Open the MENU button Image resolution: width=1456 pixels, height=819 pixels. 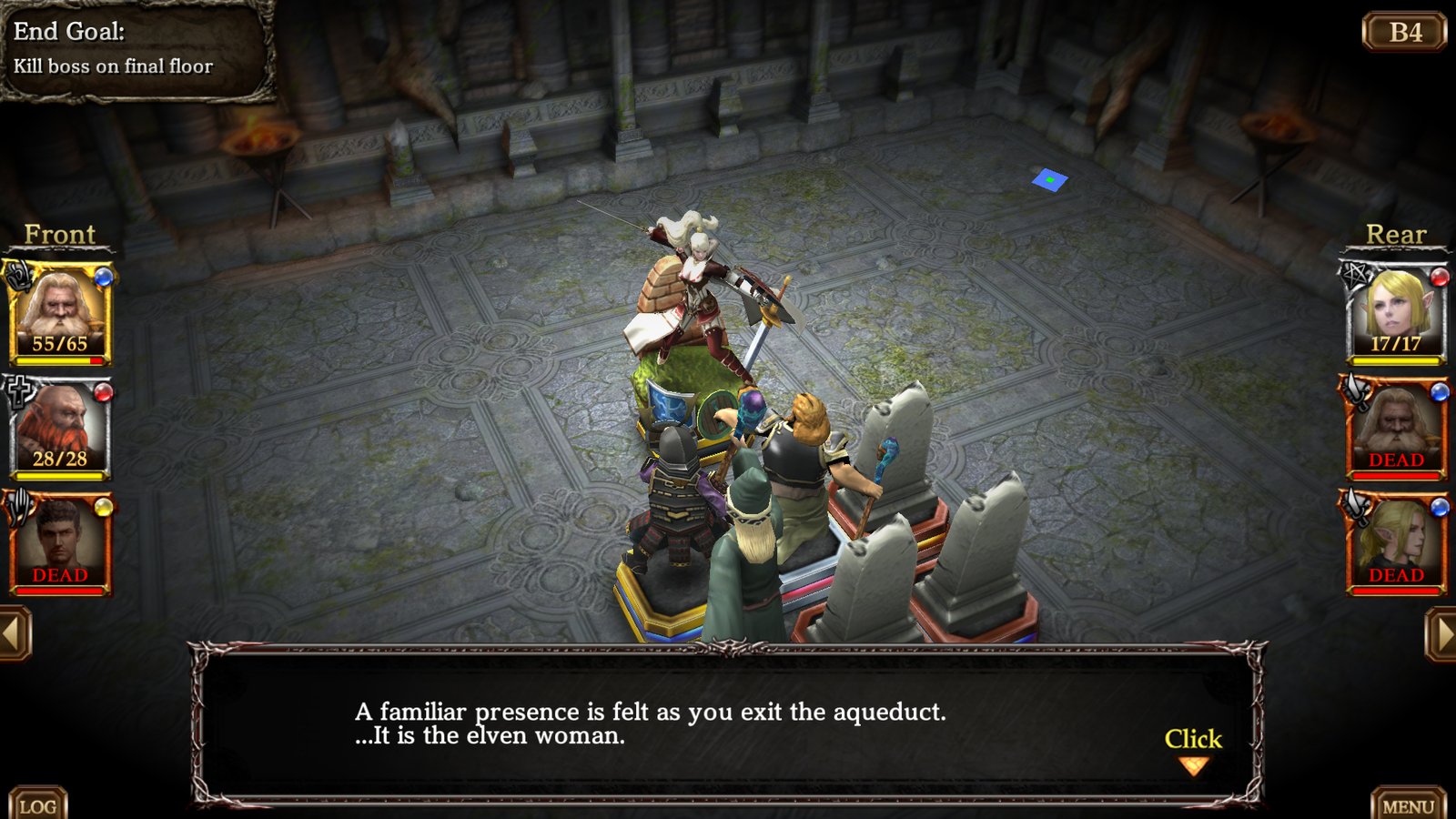tap(1407, 804)
